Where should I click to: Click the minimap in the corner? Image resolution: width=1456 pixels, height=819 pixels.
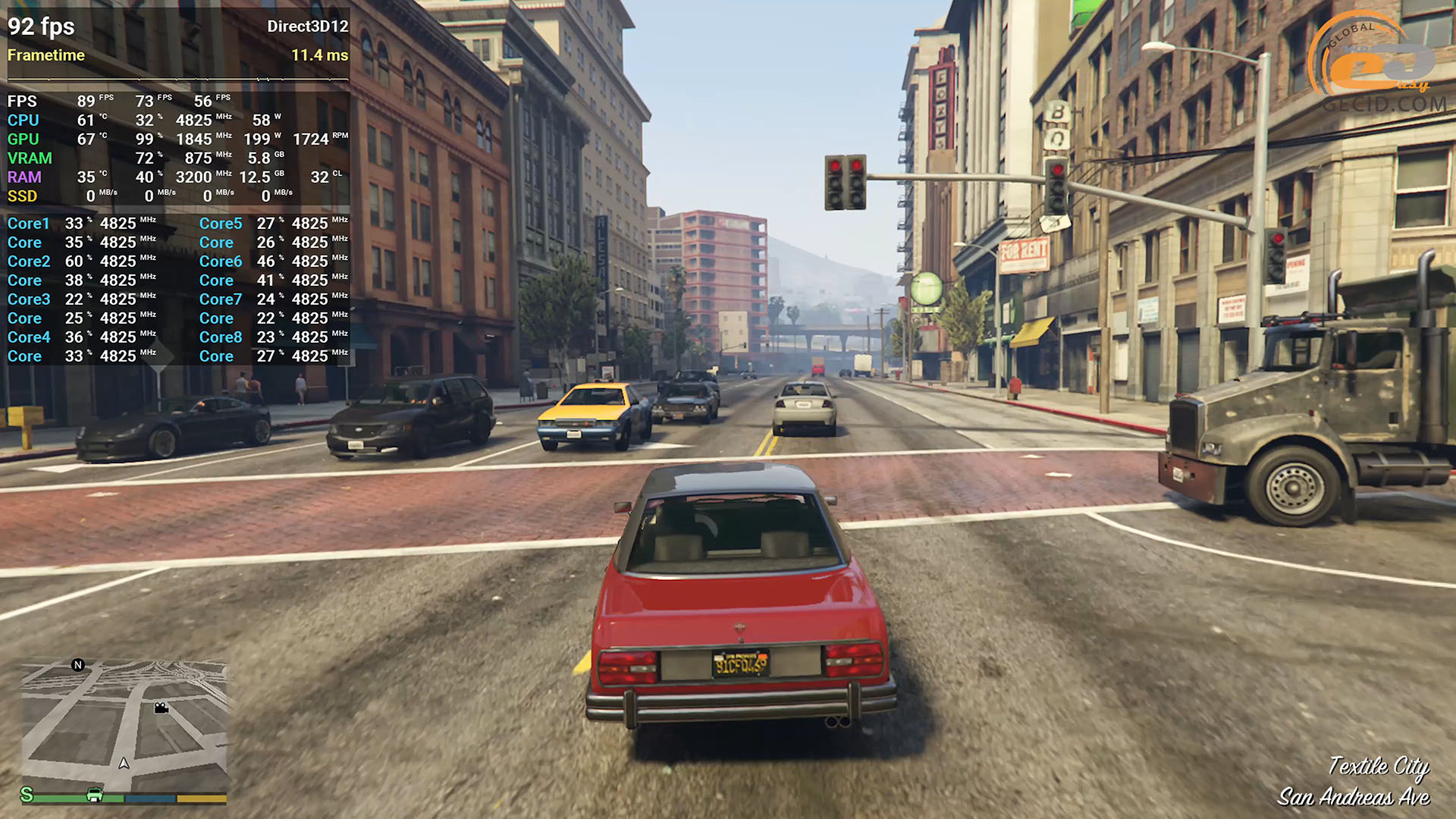124,724
